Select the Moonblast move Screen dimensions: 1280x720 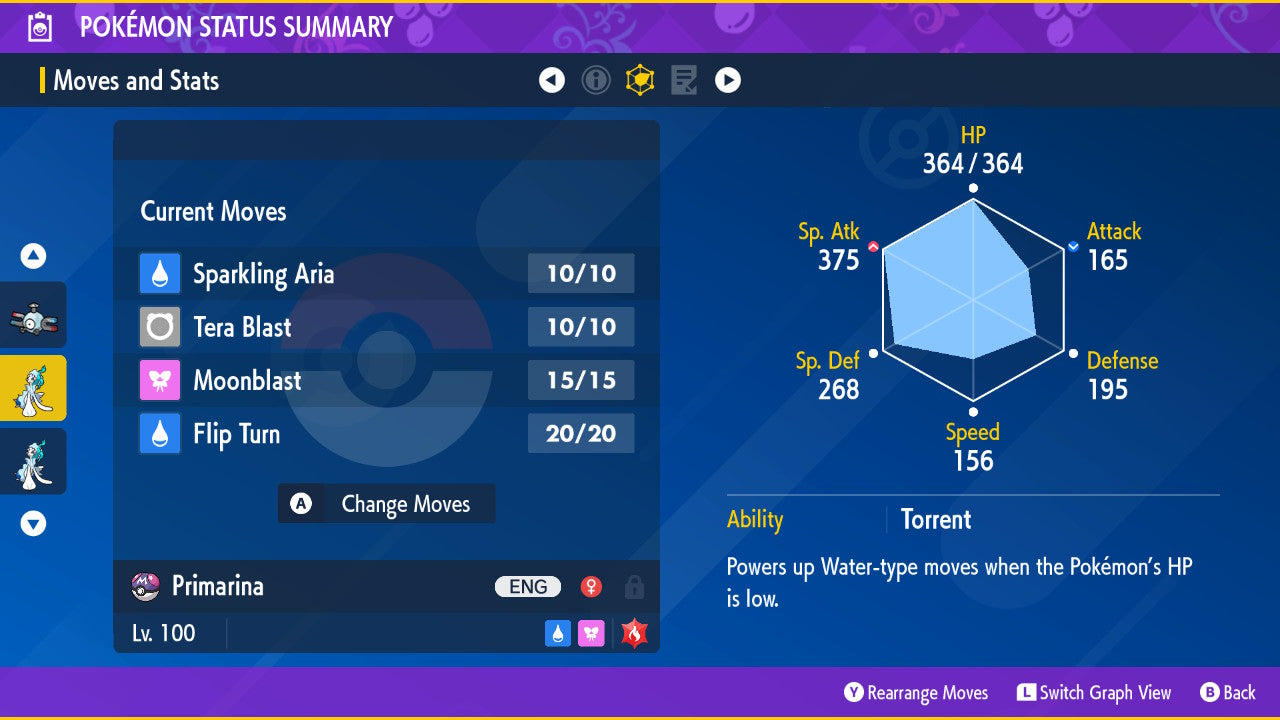click(386, 380)
